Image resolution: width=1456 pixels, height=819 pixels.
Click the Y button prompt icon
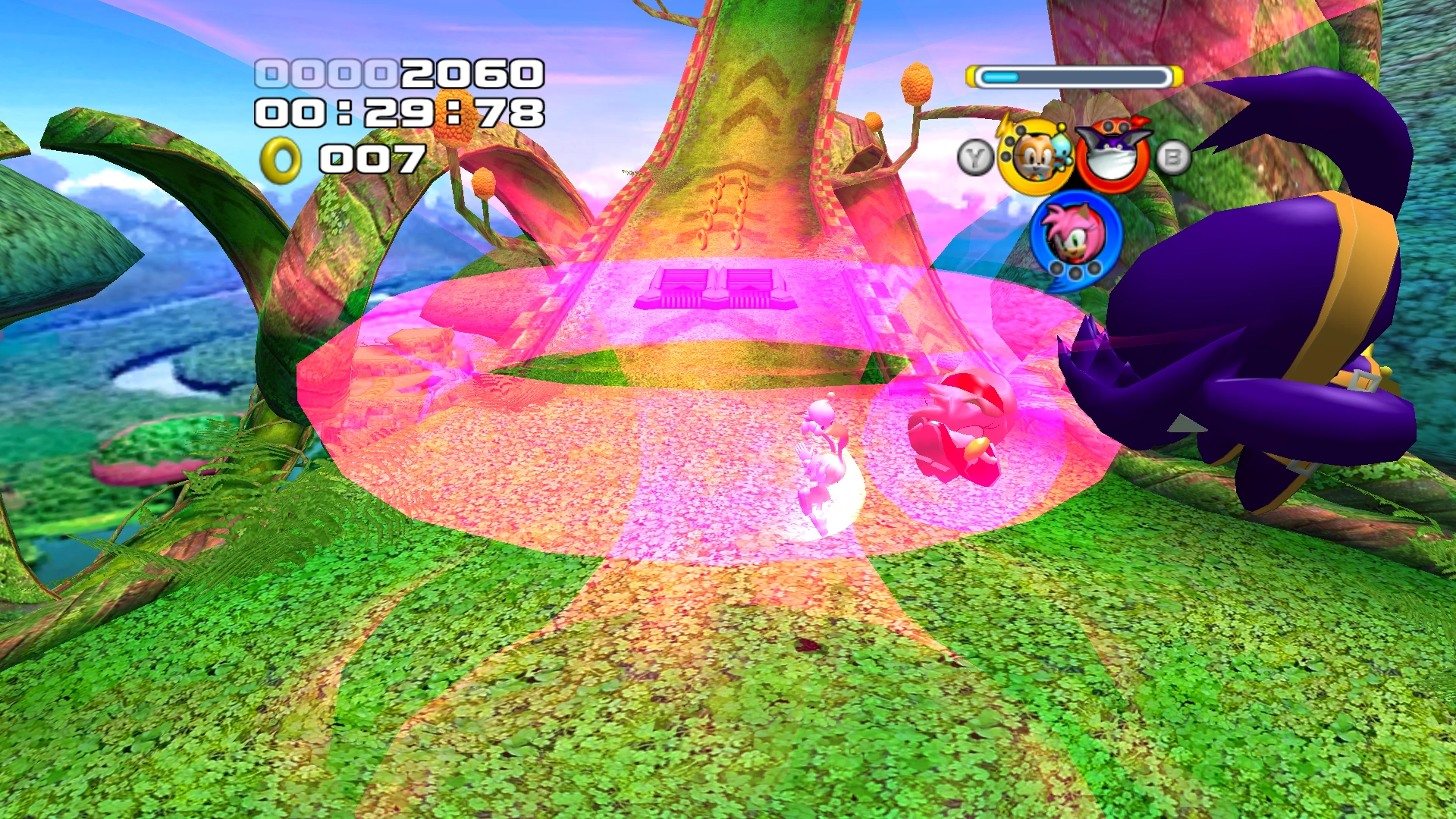point(977,155)
